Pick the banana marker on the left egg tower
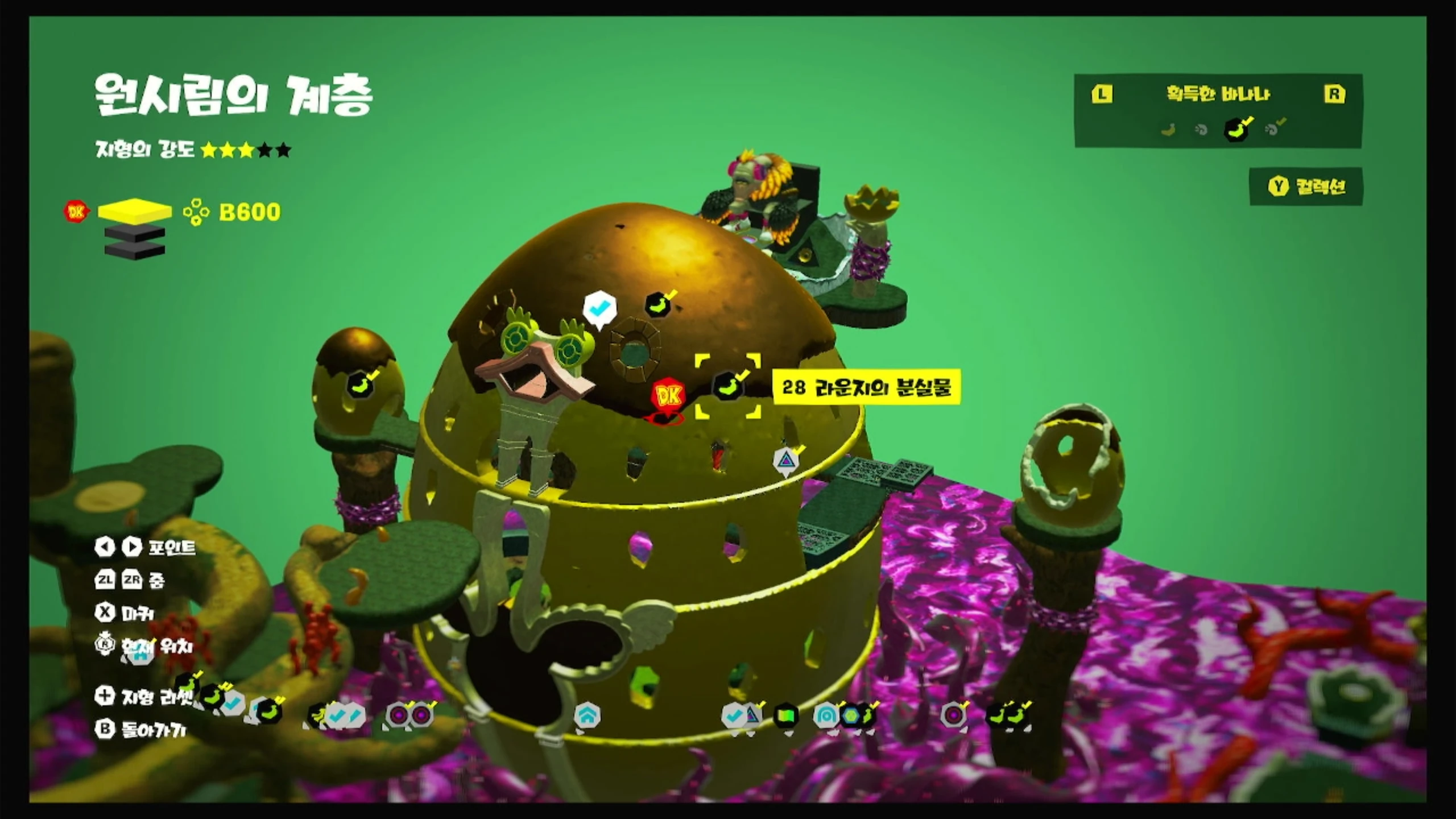Image resolution: width=1456 pixels, height=819 pixels. click(x=359, y=384)
